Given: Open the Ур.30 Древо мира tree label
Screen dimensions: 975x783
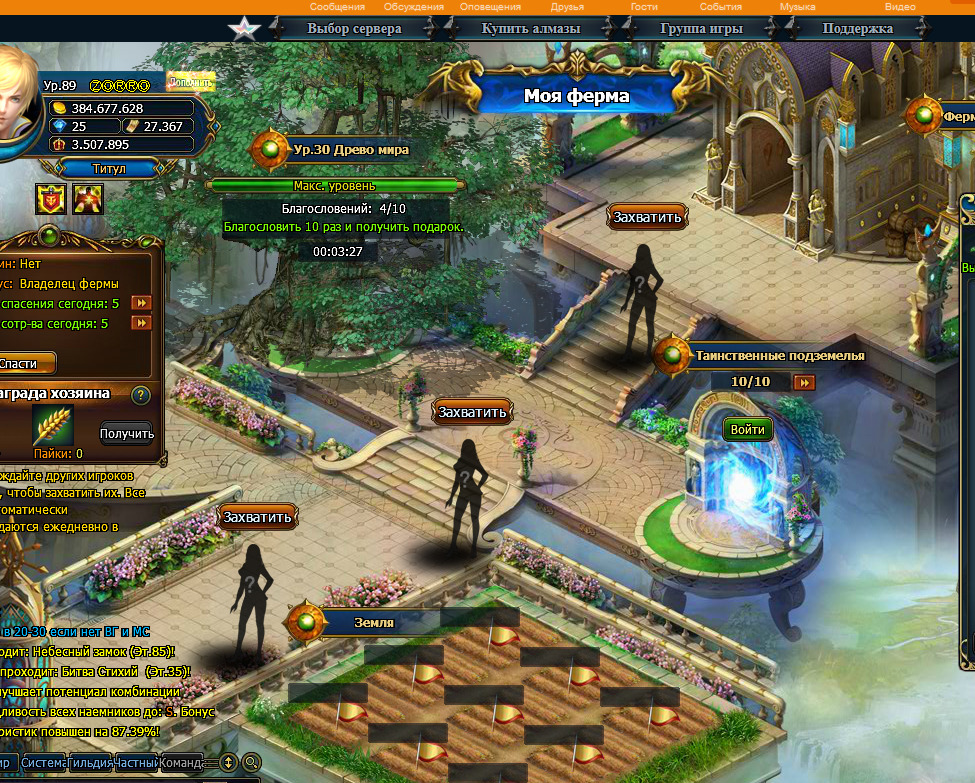Looking at the screenshot, I should click(350, 150).
